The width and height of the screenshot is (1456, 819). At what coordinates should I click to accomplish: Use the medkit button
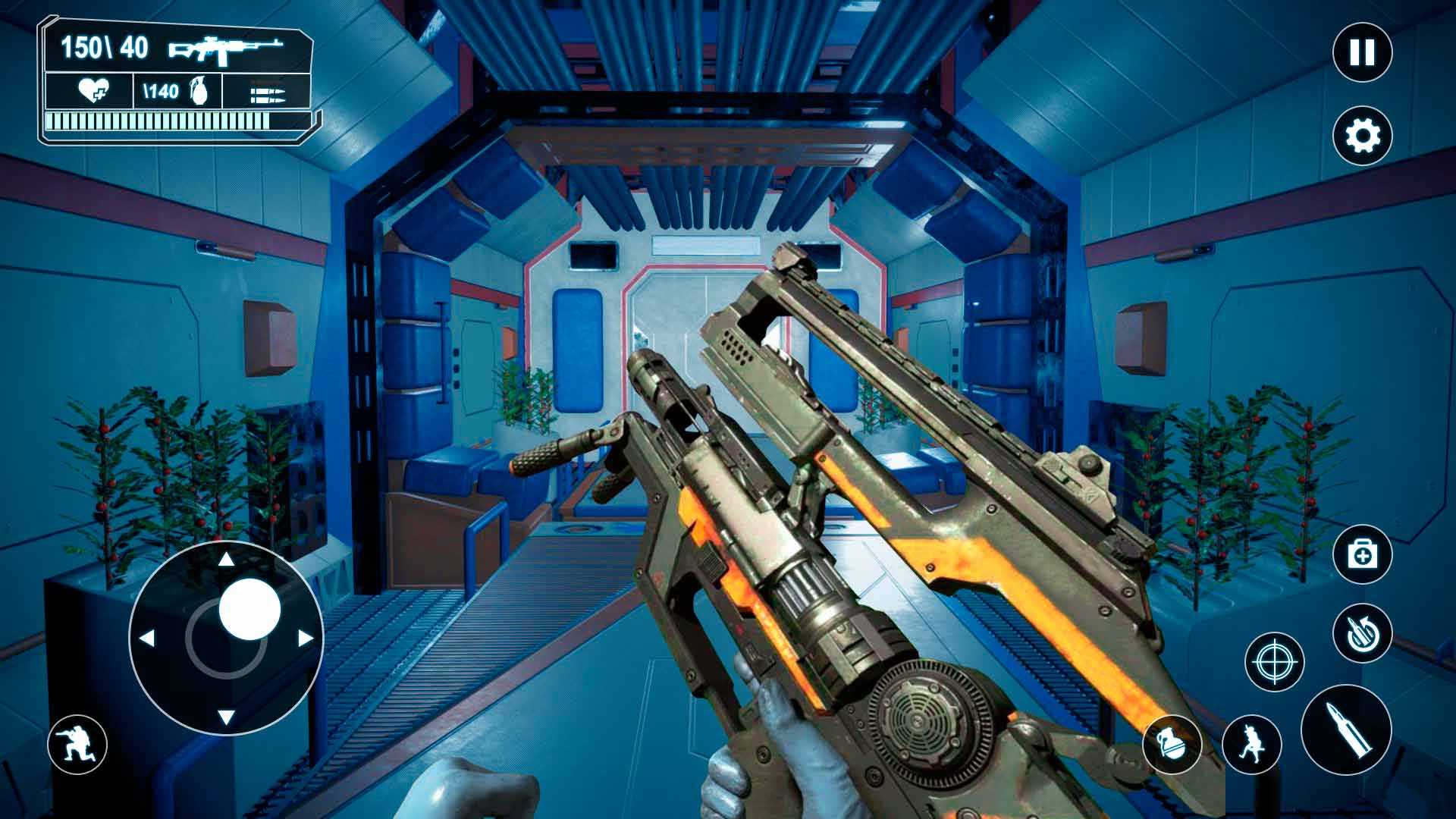tap(1362, 556)
